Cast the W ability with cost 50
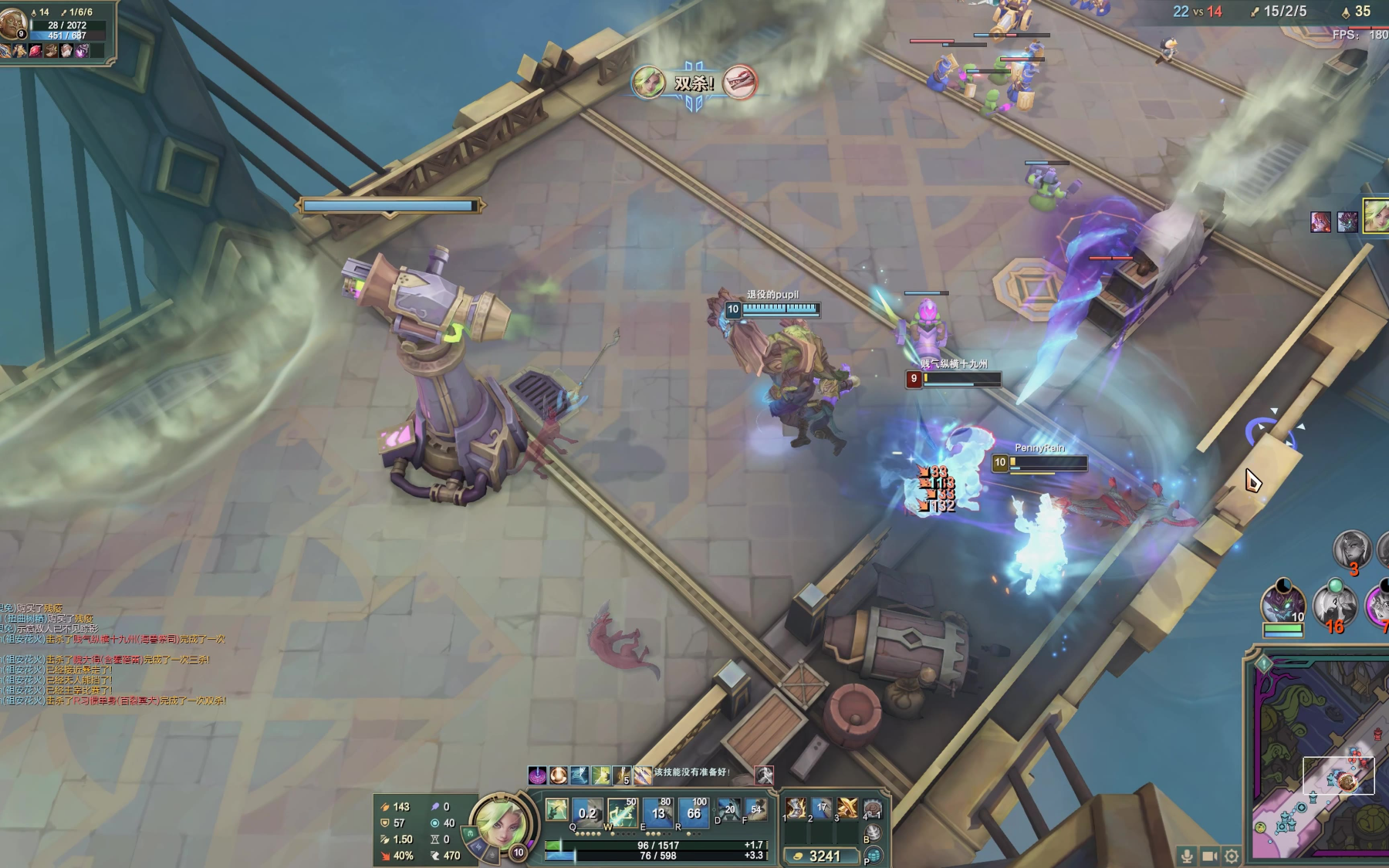Screen dimensions: 1389x868 click(622, 812)
